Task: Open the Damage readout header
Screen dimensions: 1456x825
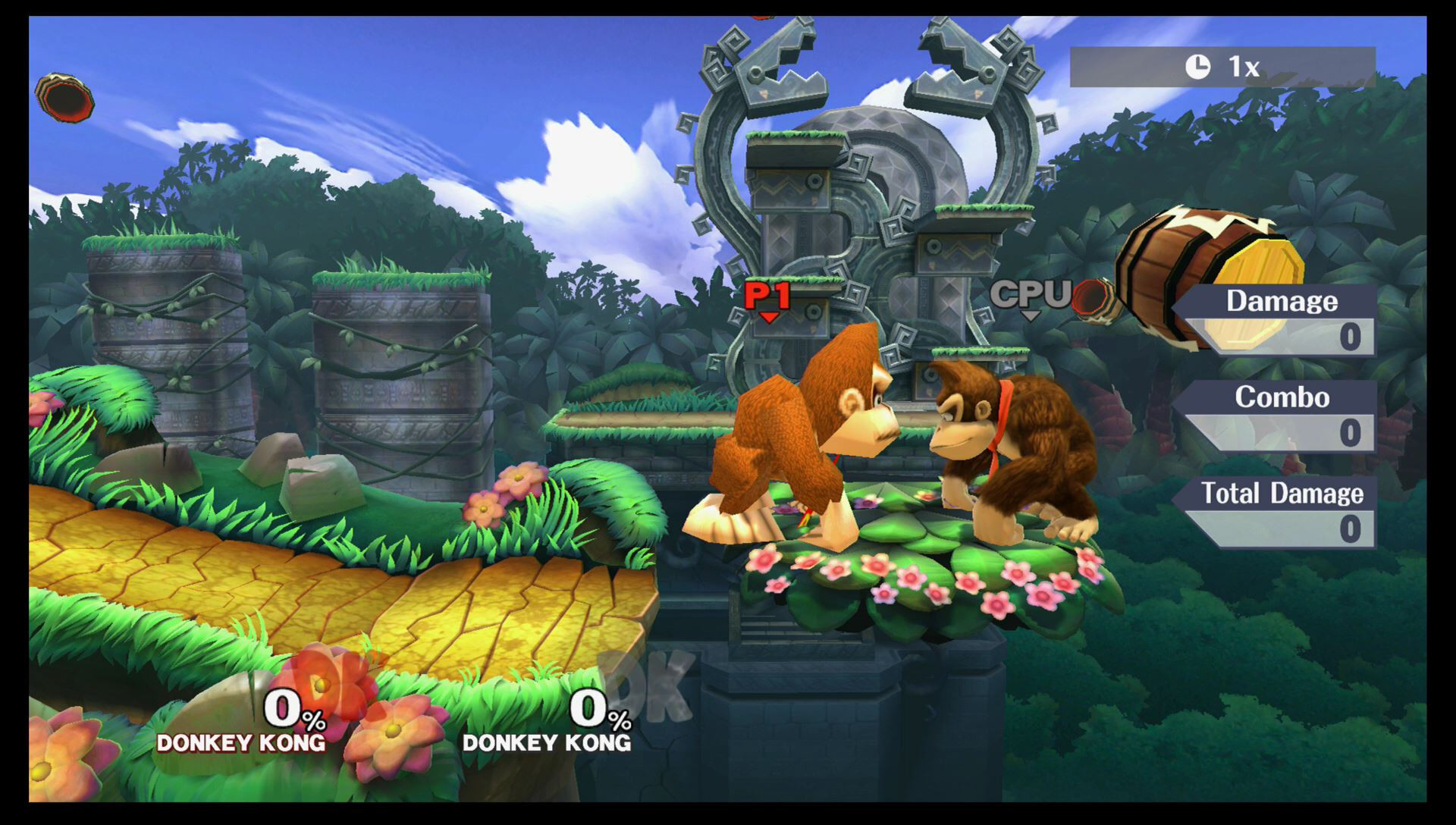Action: (1282, 302)
